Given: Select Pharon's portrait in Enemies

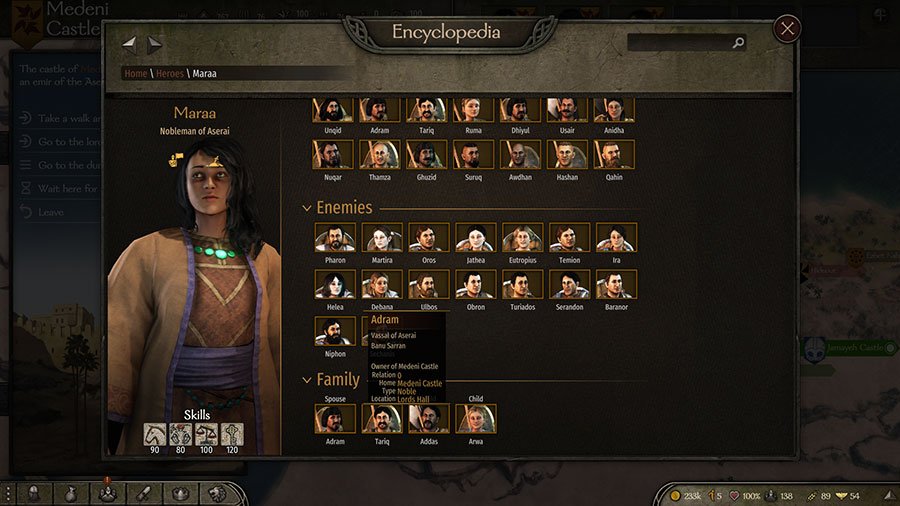Looking at the screenshot, I should coord(335,238).
